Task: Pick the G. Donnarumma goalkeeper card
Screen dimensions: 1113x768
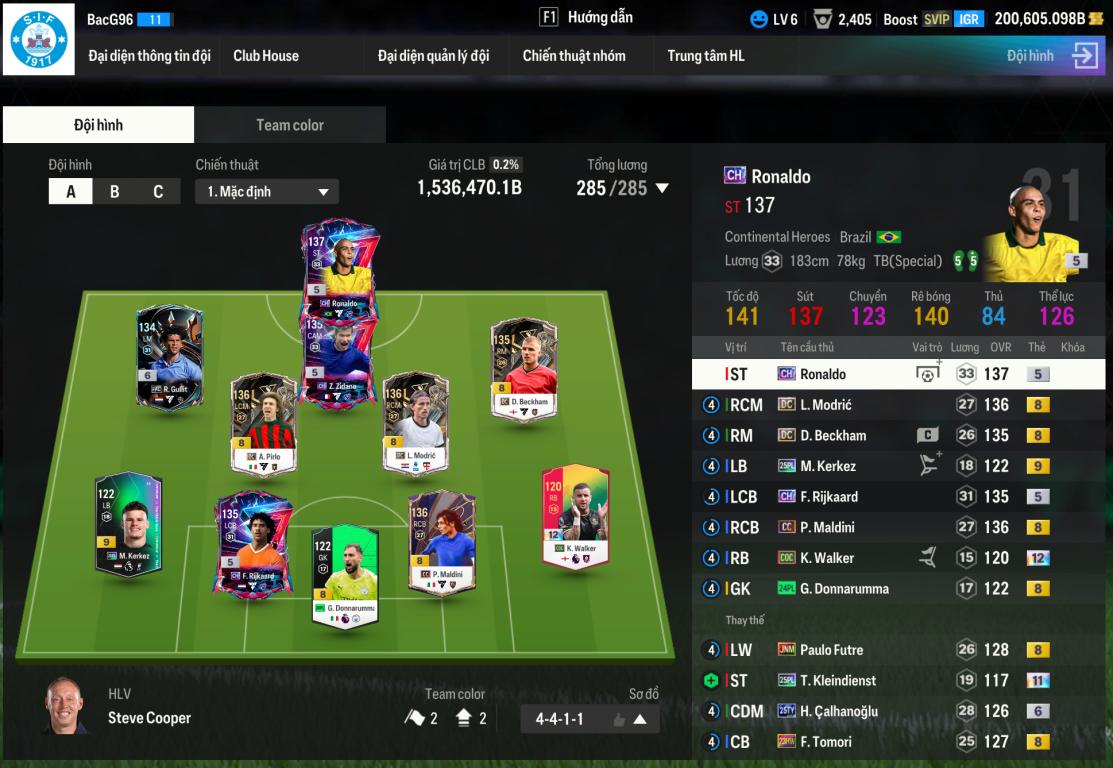Action: 345,576
